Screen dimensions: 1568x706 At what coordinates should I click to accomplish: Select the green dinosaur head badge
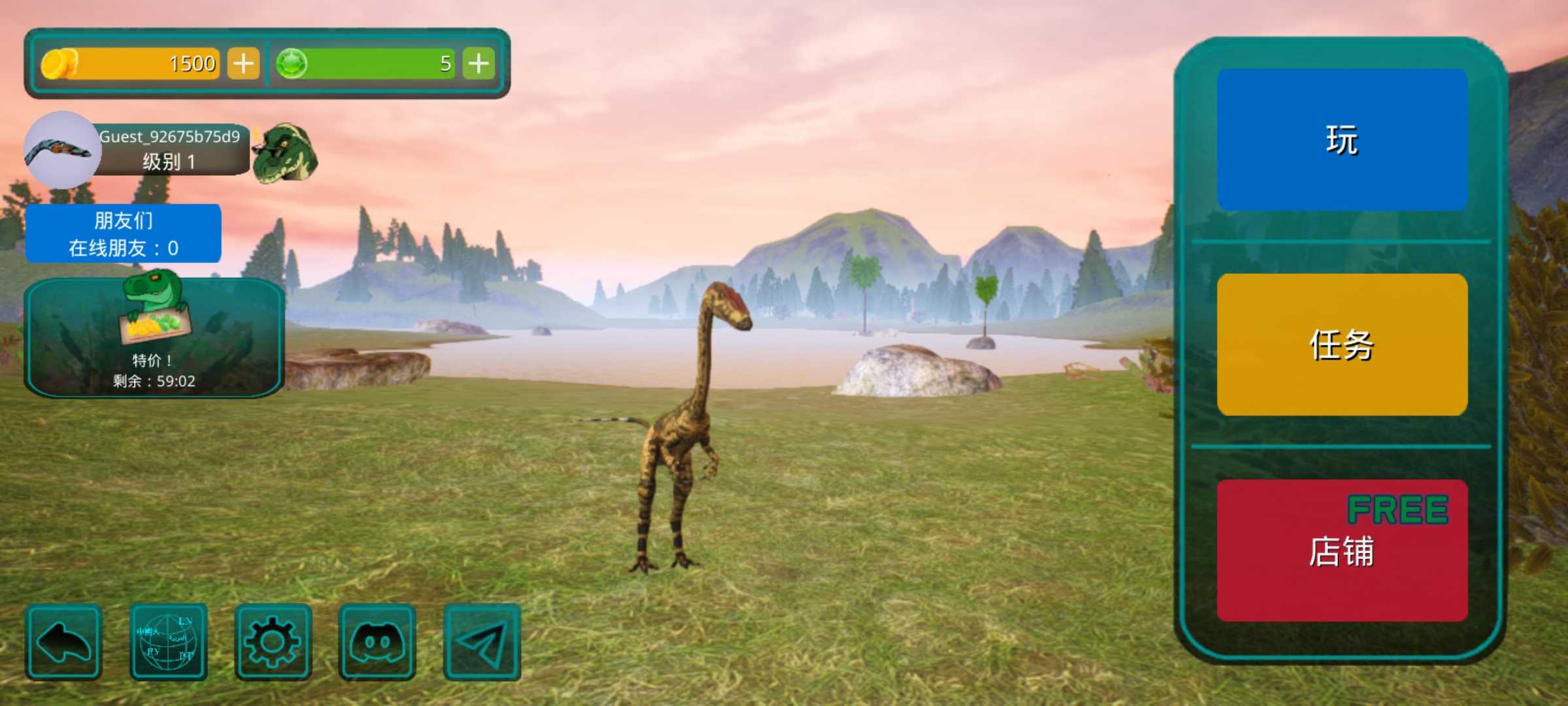[x=286, y=152]
